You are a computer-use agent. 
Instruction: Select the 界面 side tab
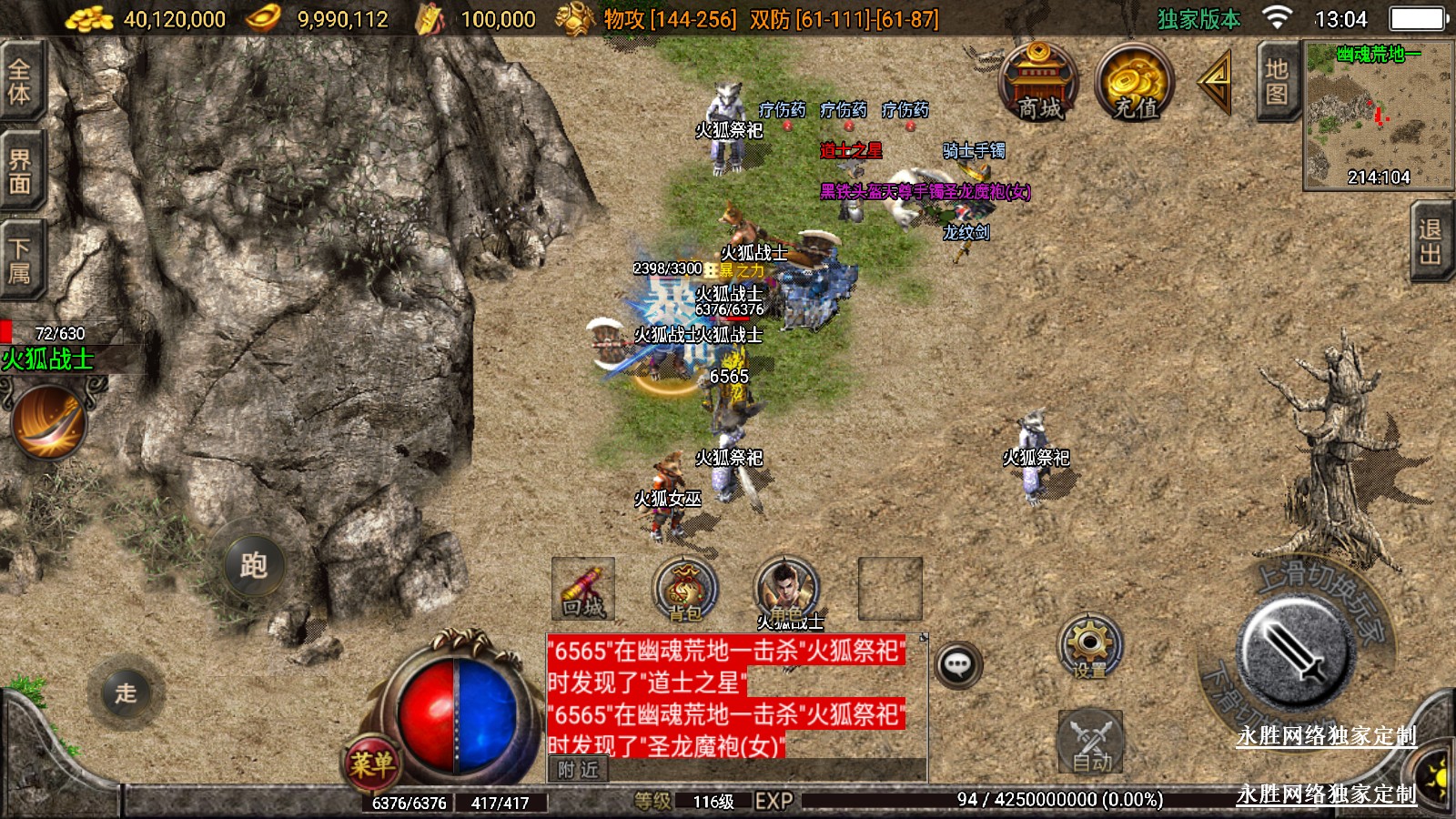[18, 171]
